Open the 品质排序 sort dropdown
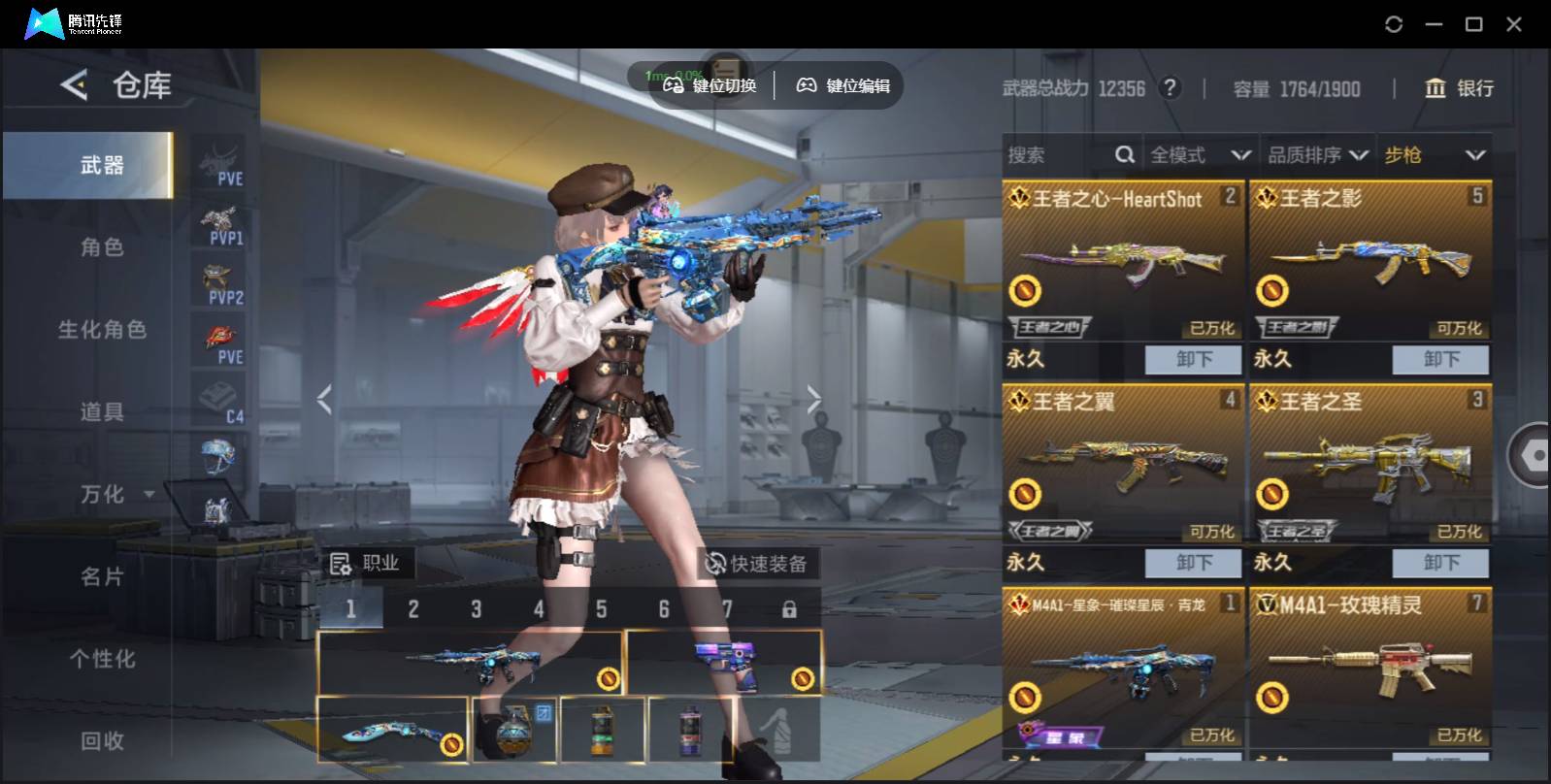The image size is (1551, 784). tap(1317, 155)
